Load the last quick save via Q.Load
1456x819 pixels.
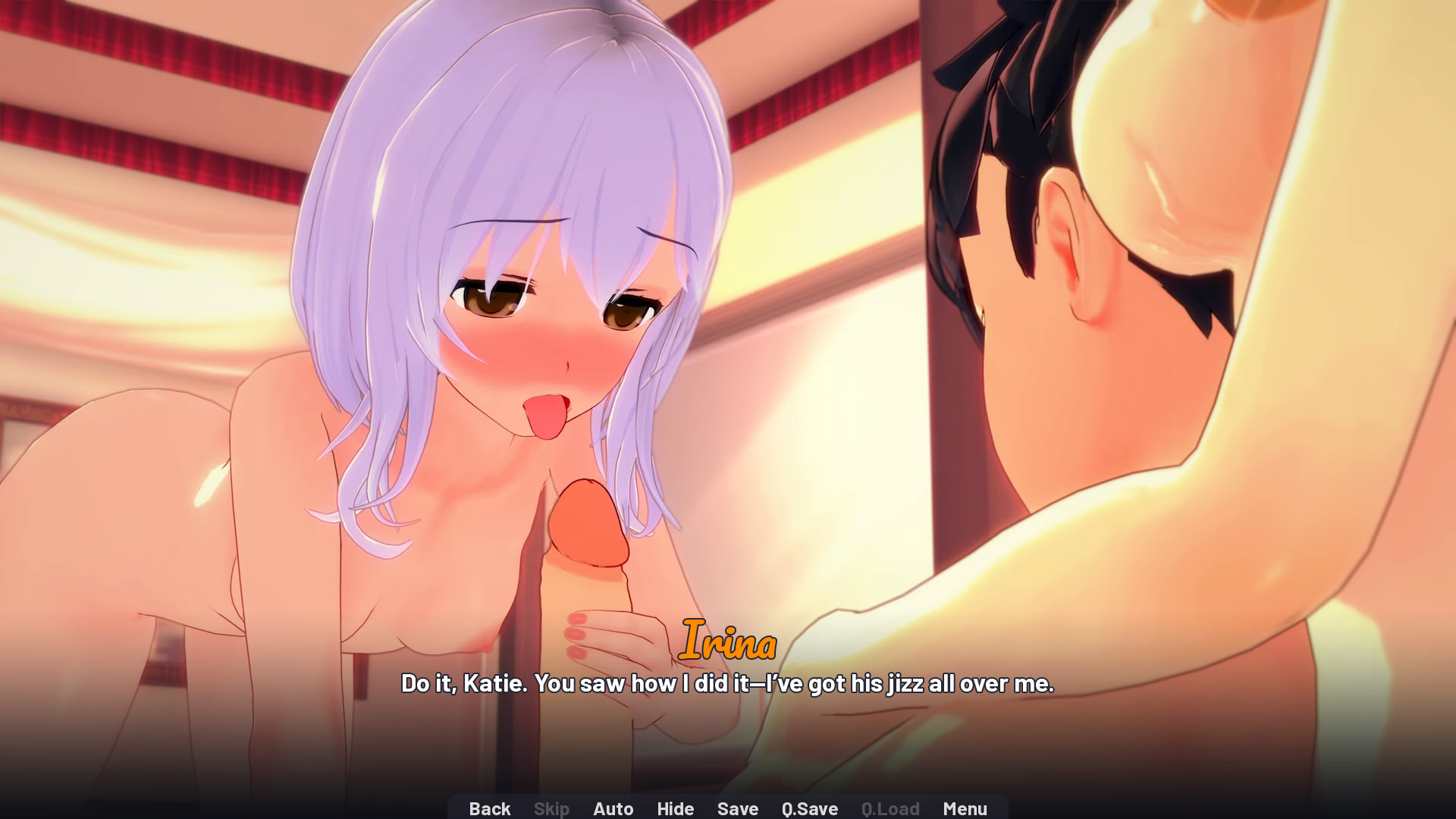click(x=890, y=808)
